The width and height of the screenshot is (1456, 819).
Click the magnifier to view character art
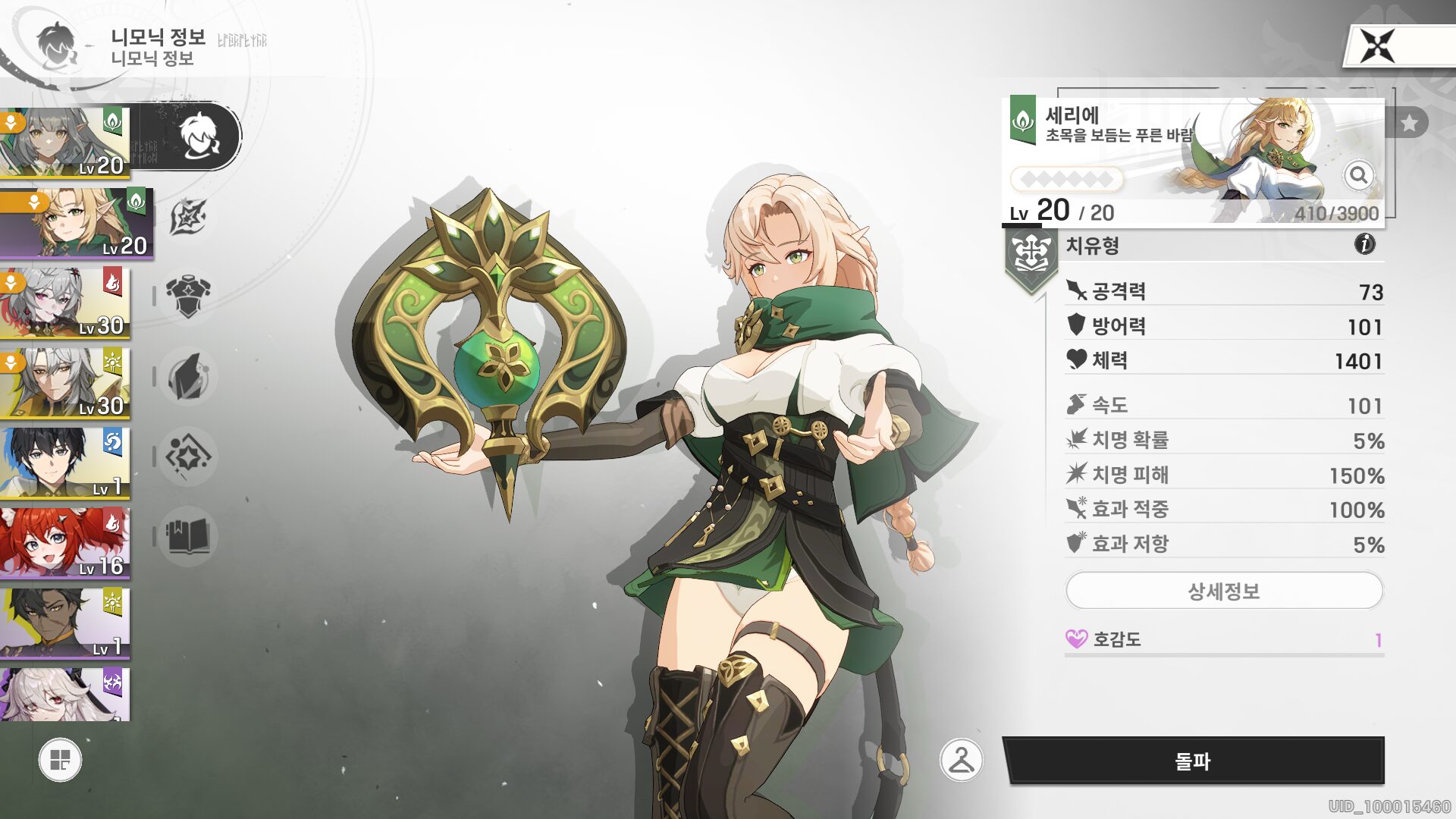tap(1358, 176)
